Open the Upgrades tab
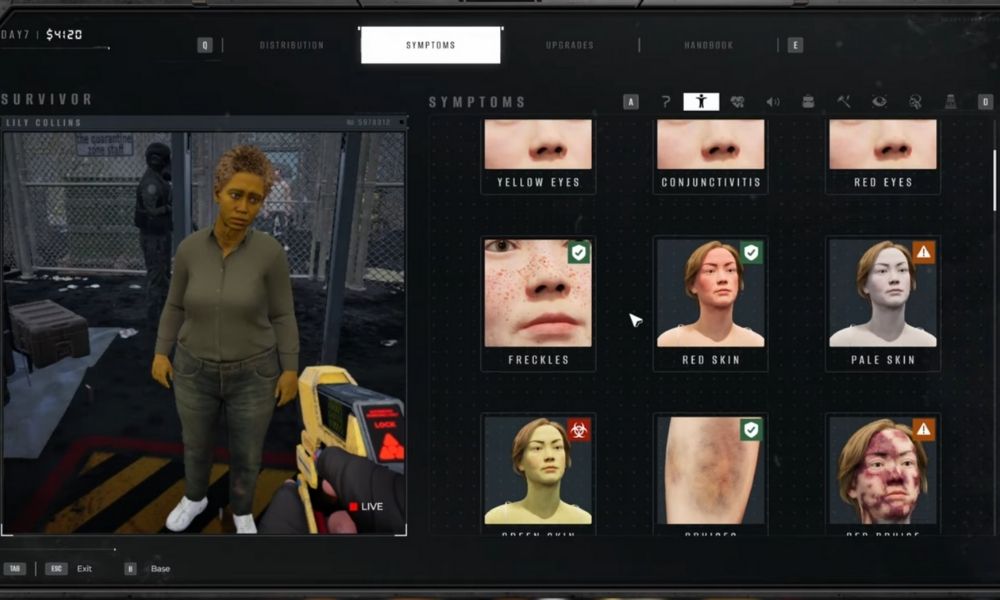This screenshot has width=1000, height=600. pyautogui.click(x=570, y=45)
